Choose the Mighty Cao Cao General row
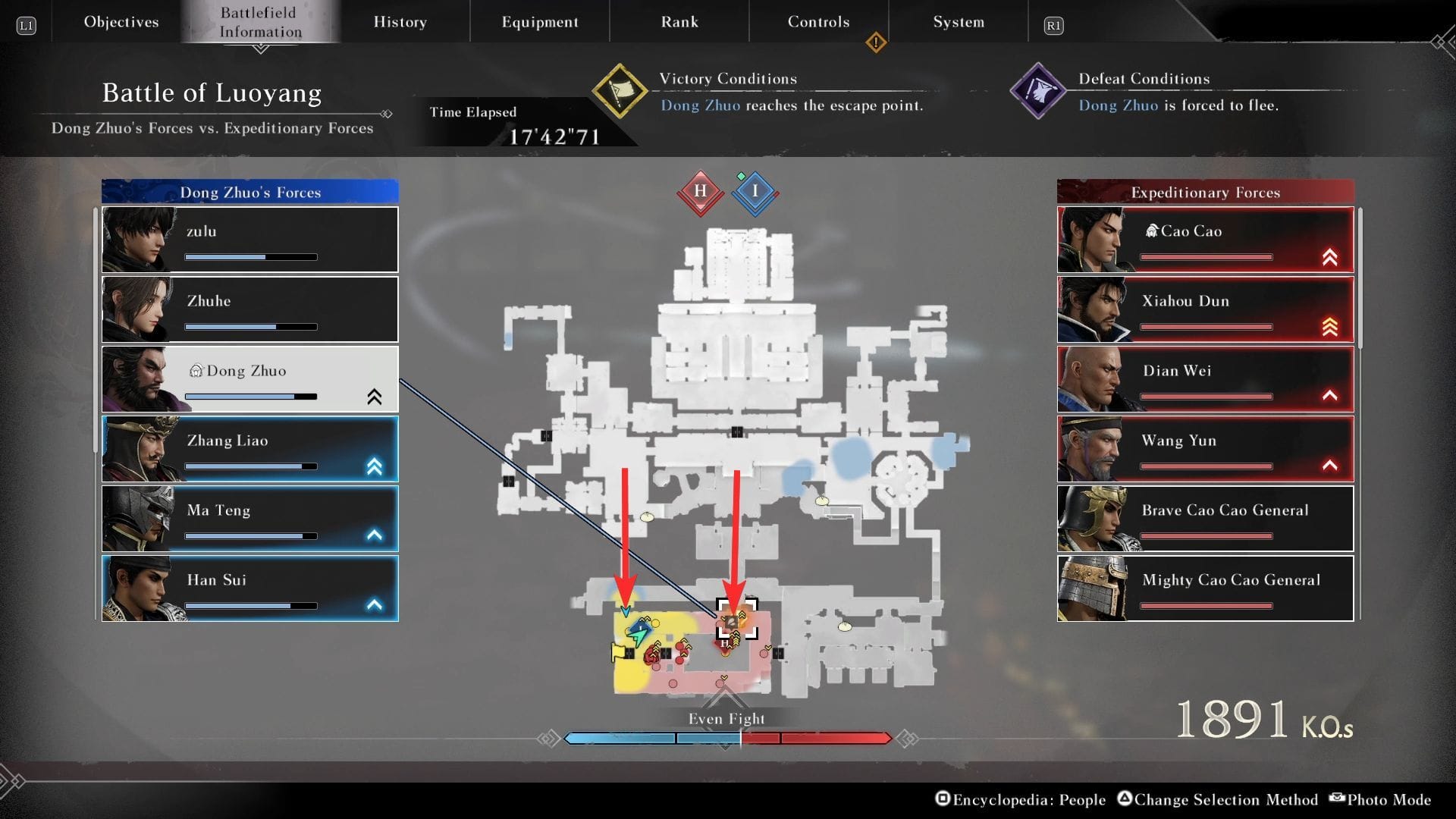1456x819 pixels. click(x=1205, y=588)
